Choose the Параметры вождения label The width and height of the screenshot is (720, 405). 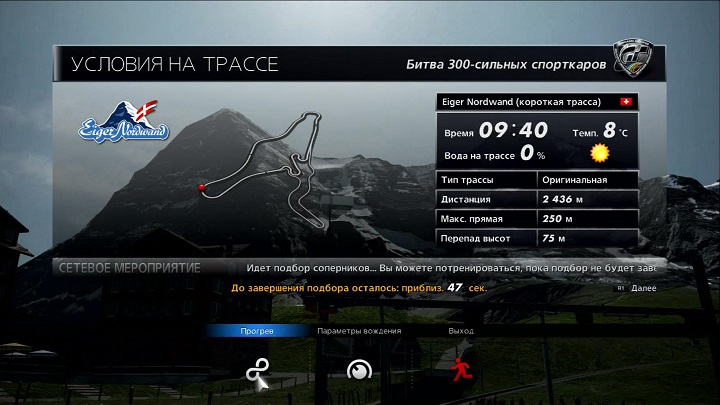(359, 331)
